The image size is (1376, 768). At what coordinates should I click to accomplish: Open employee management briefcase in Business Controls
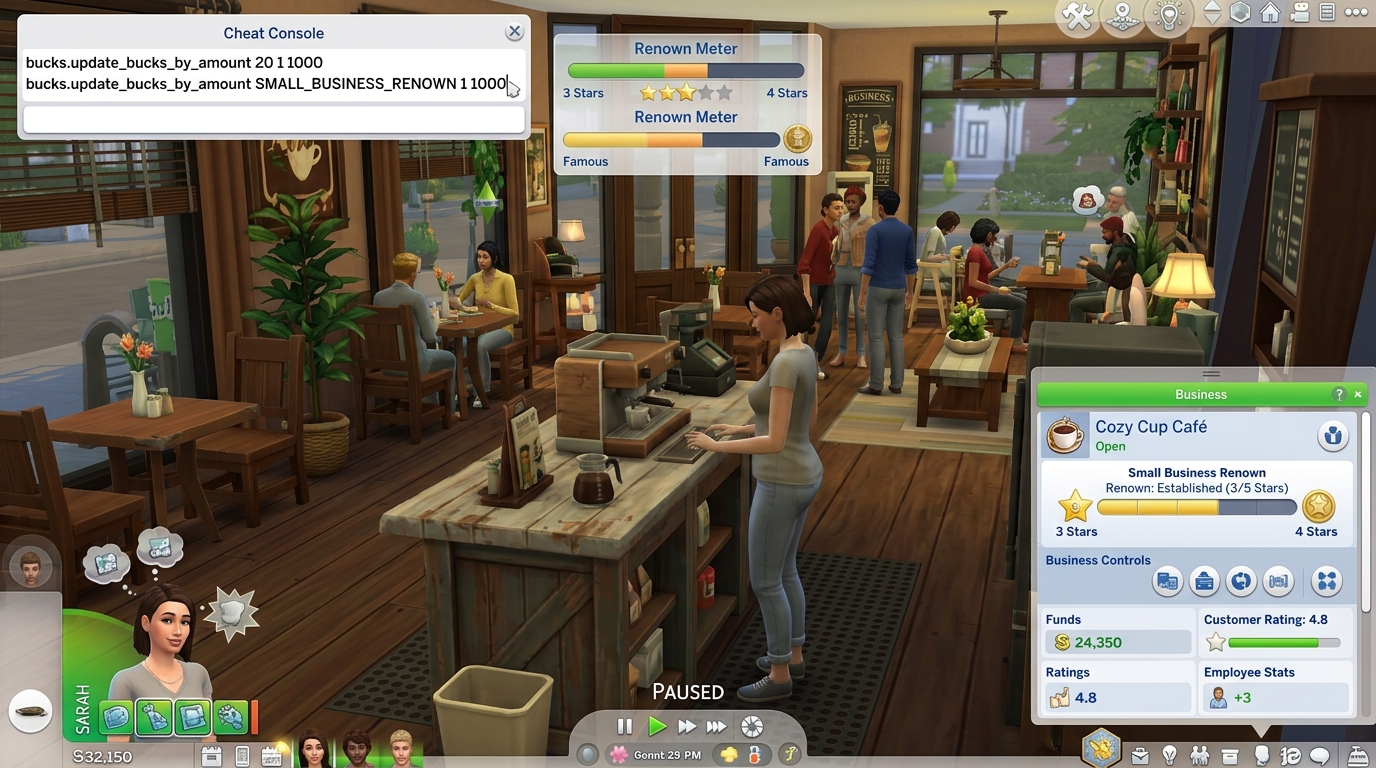1204,581
